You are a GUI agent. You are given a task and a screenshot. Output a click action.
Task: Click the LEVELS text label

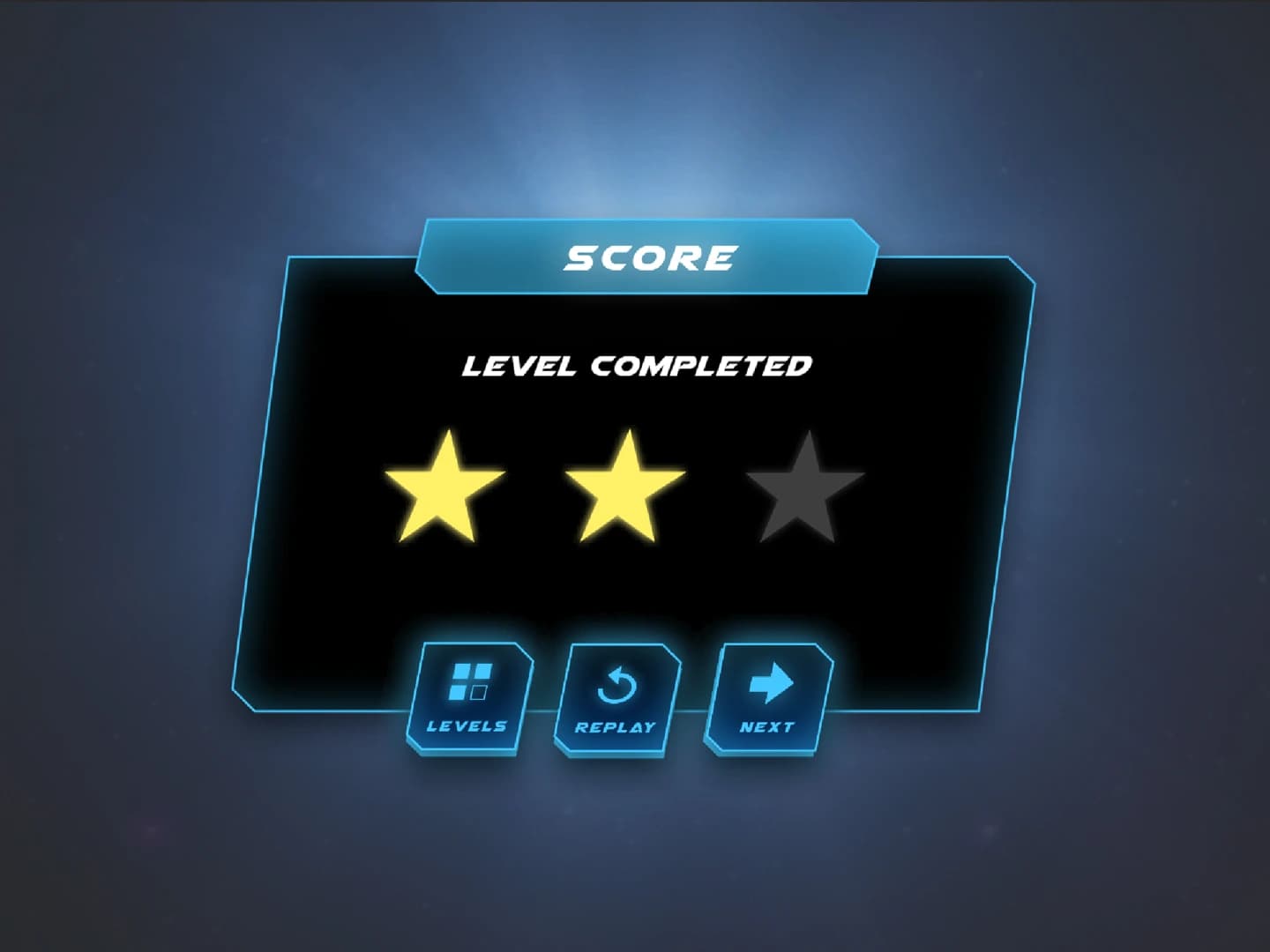click(x=467, y=726)
